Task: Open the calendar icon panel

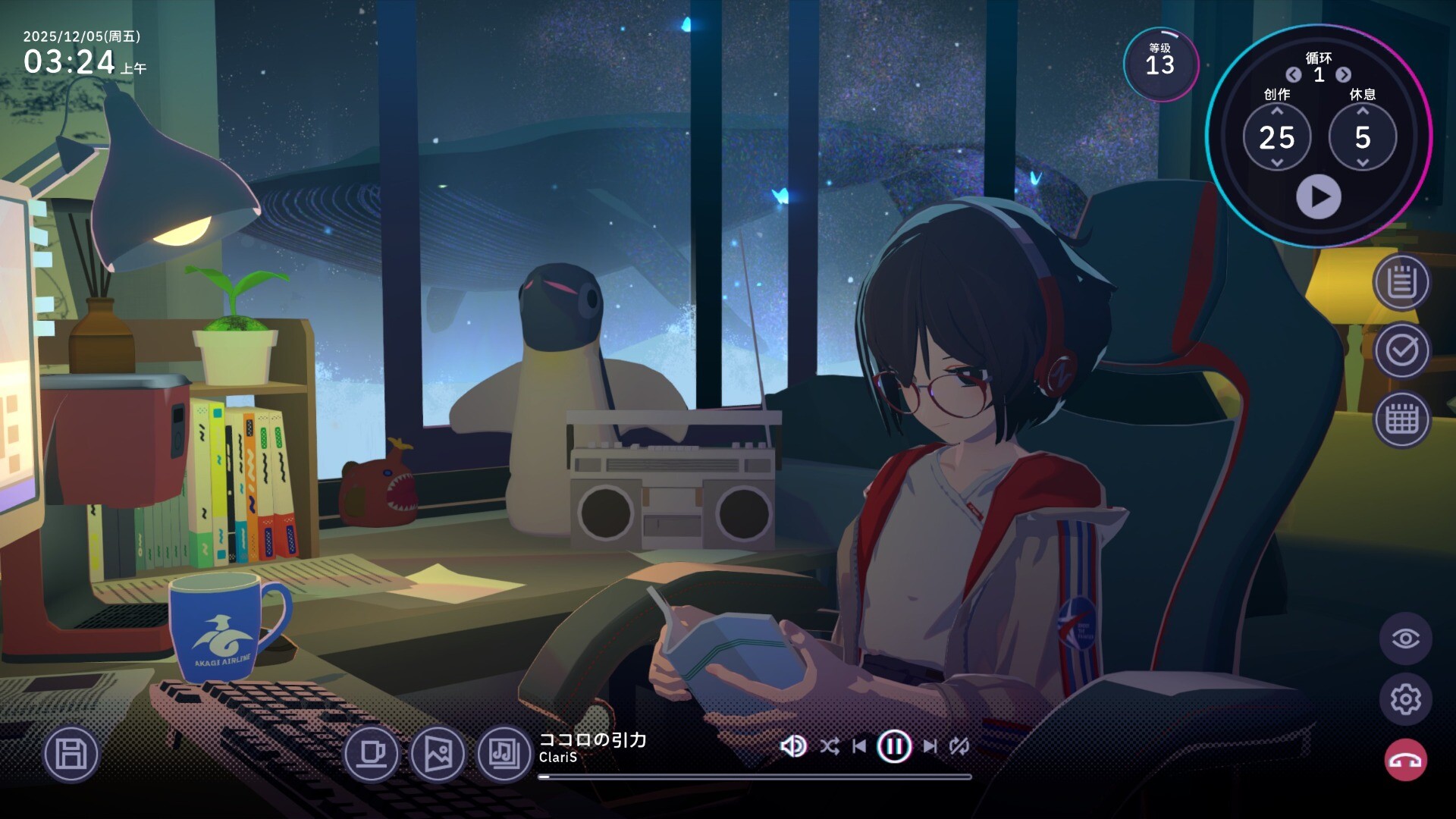Action: click(x=1401, y=419)
